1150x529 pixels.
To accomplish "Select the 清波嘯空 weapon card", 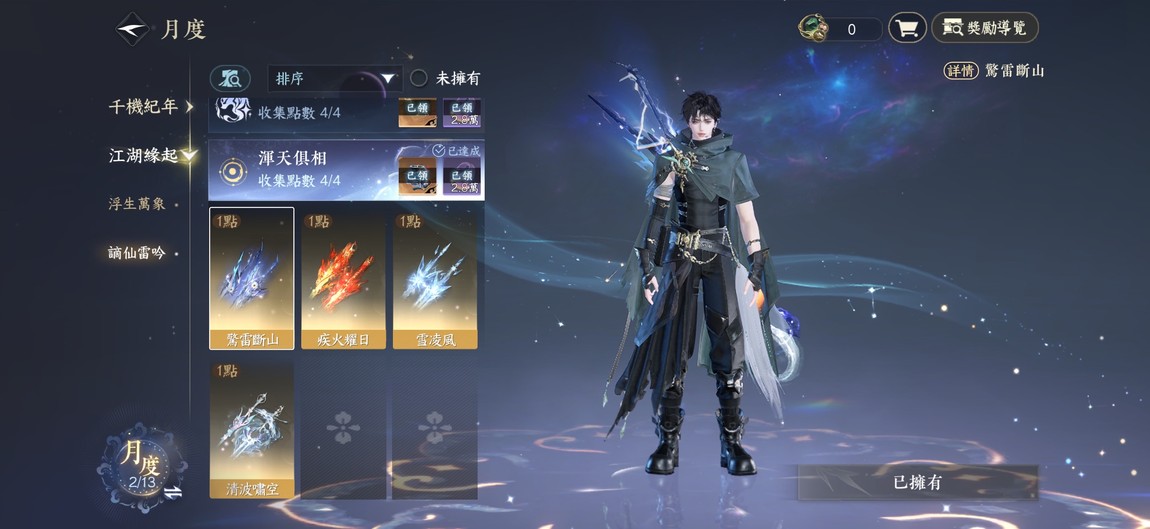I will coord(252,430).
